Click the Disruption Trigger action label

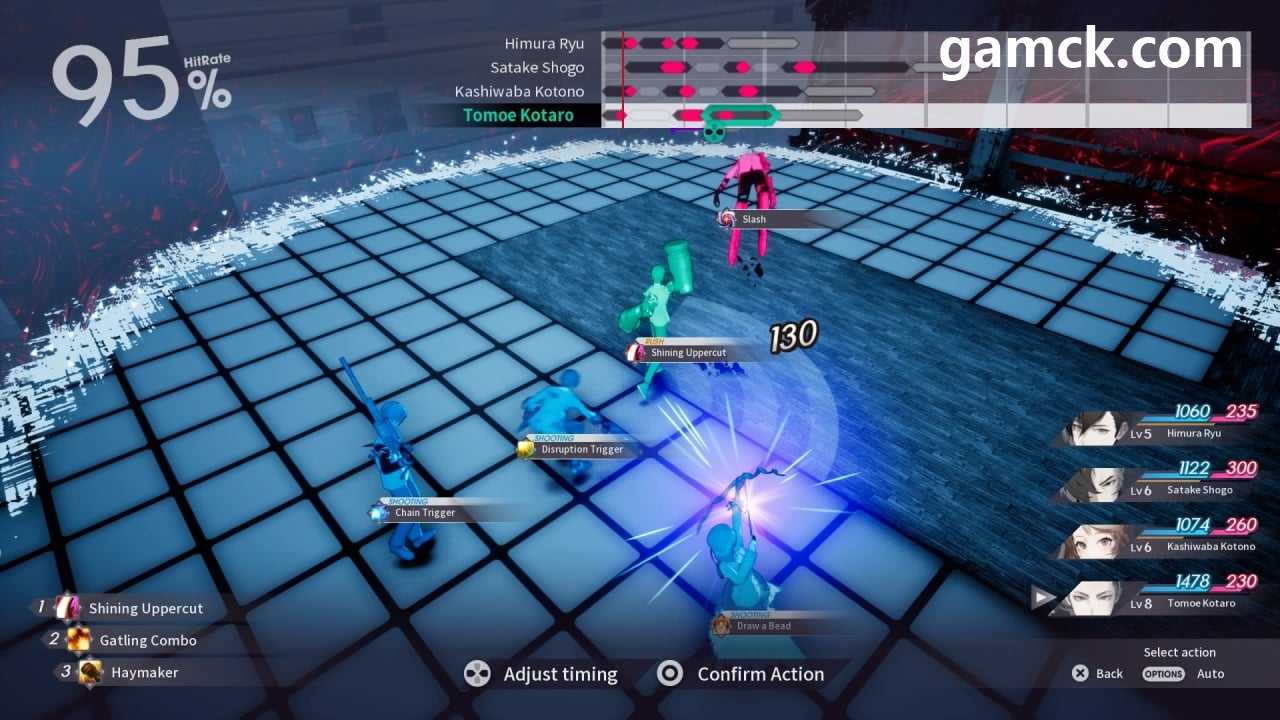pos(581,450)
